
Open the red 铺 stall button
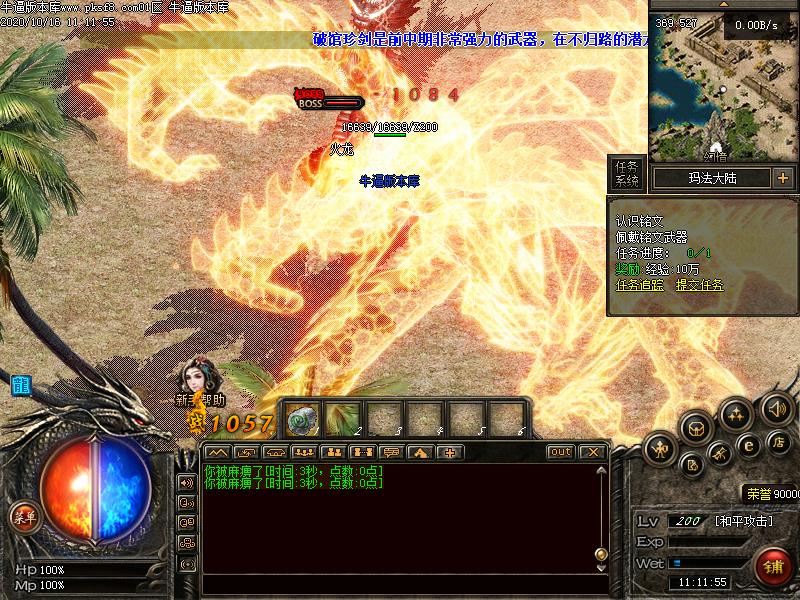point(772,566)
